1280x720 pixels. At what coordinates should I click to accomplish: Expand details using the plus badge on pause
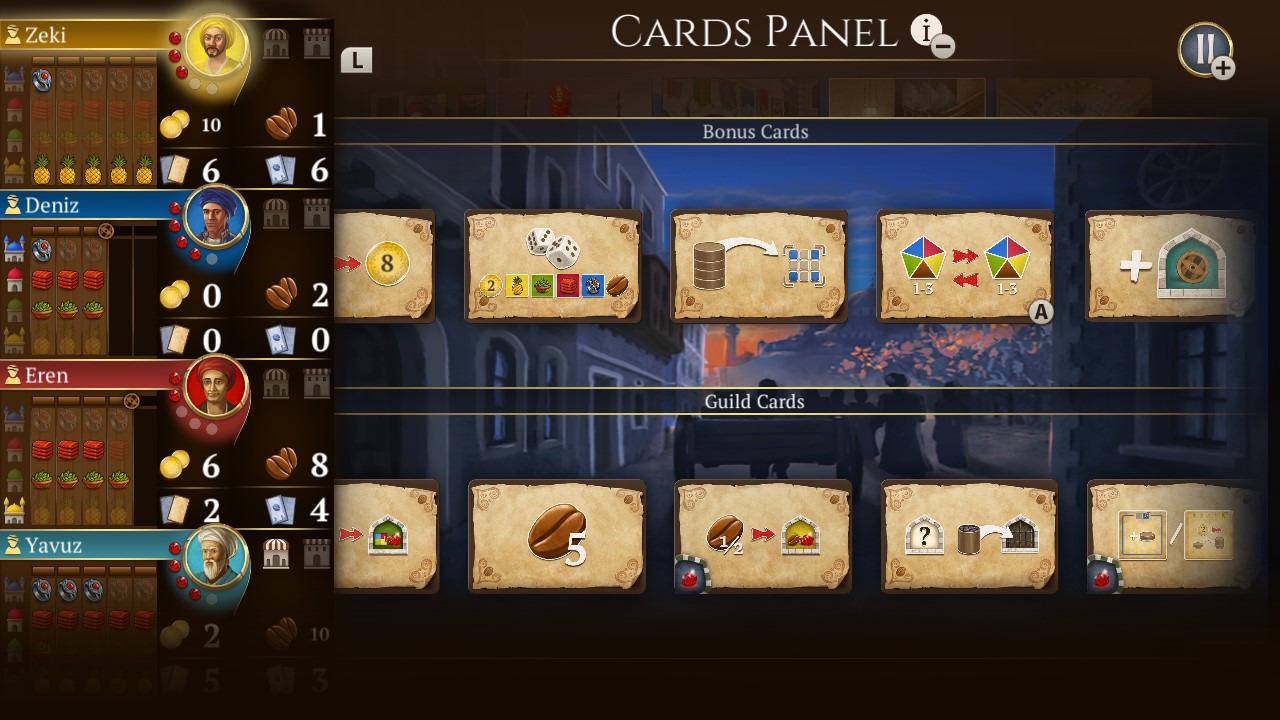(x=1222, y=68)
